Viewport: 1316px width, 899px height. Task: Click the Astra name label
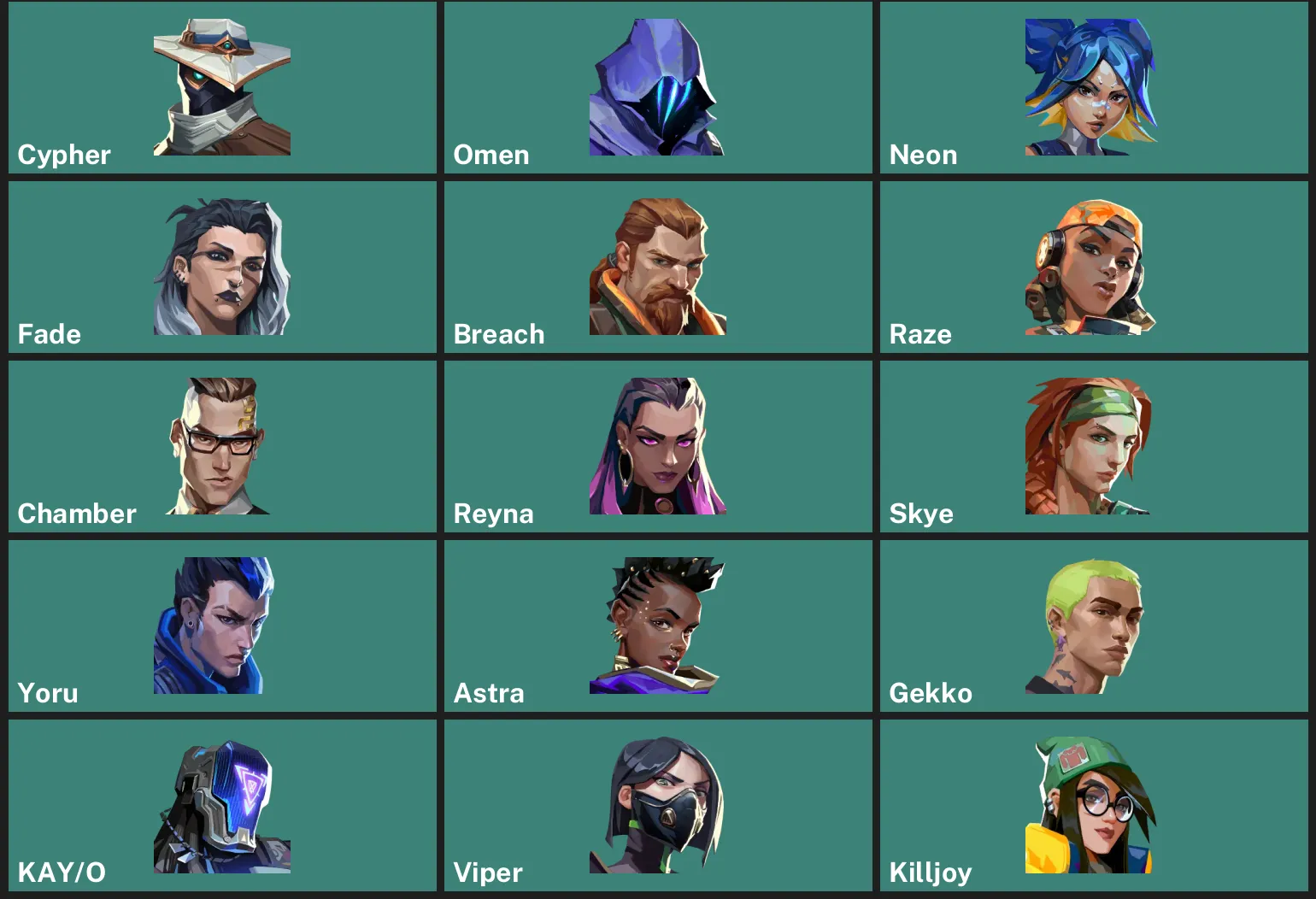click(489, 693)
